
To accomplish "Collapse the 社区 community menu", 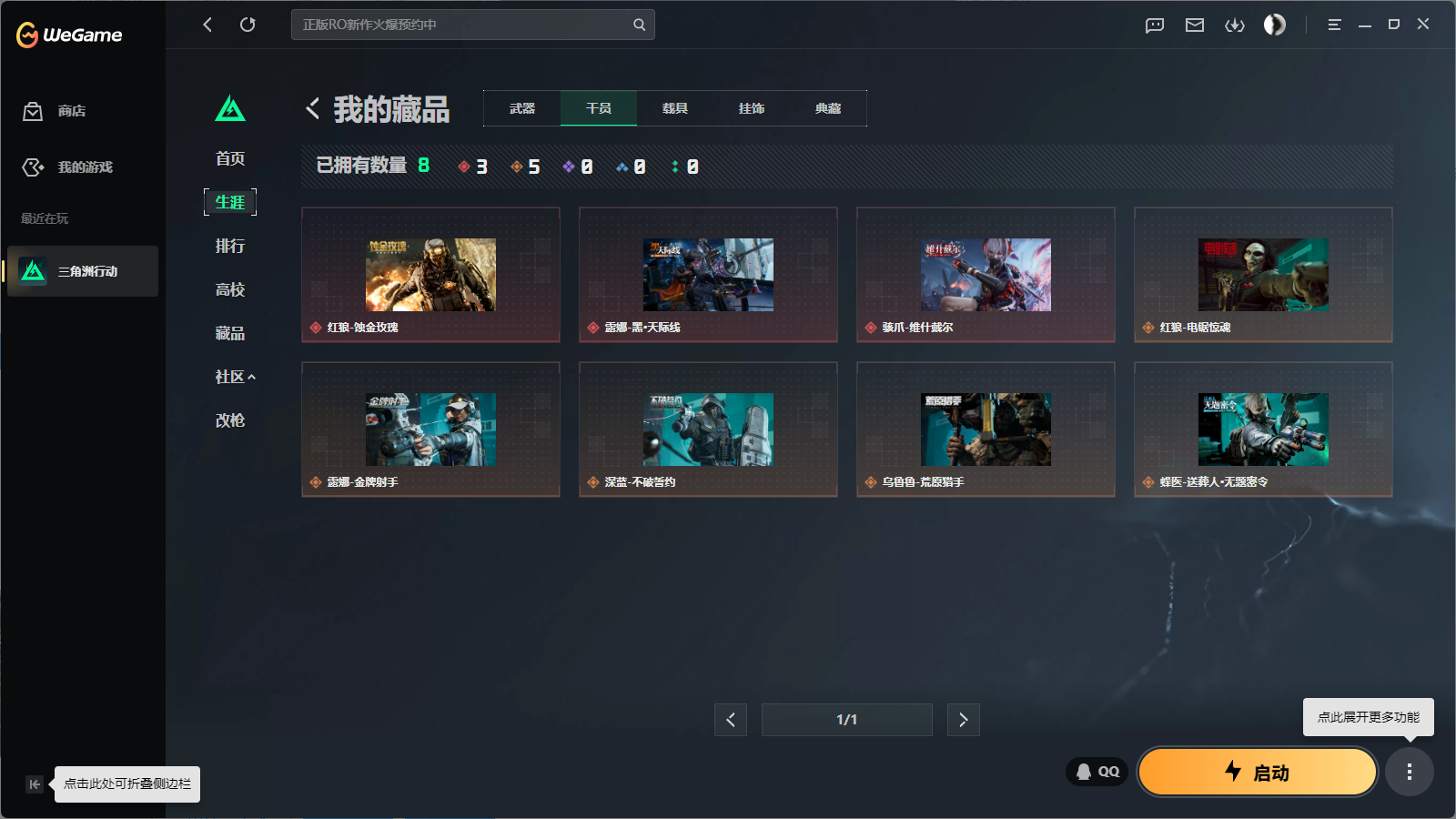I will pyautogui.click(x=234, y=376).
